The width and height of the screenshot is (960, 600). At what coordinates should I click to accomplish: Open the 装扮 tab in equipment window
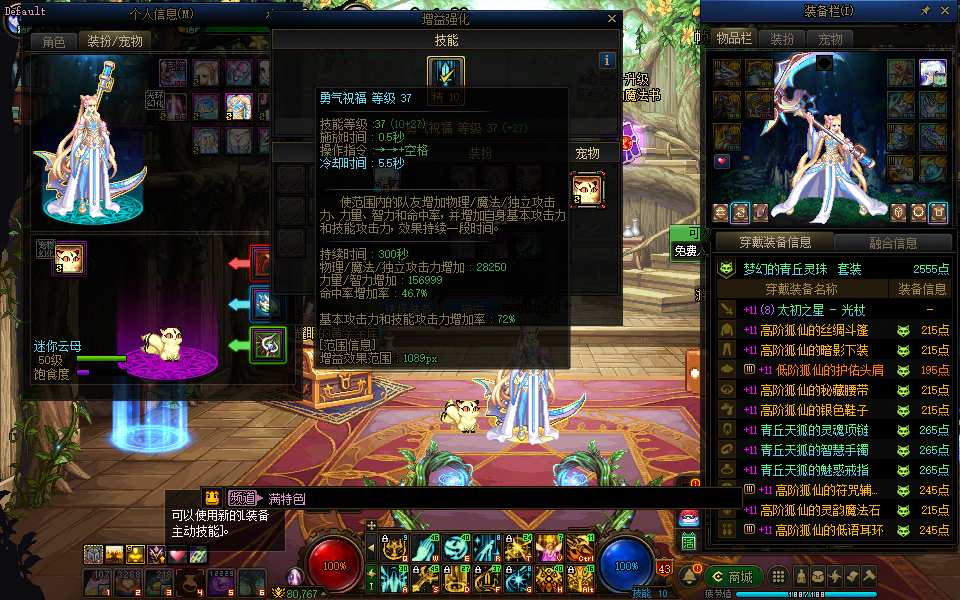782,39
